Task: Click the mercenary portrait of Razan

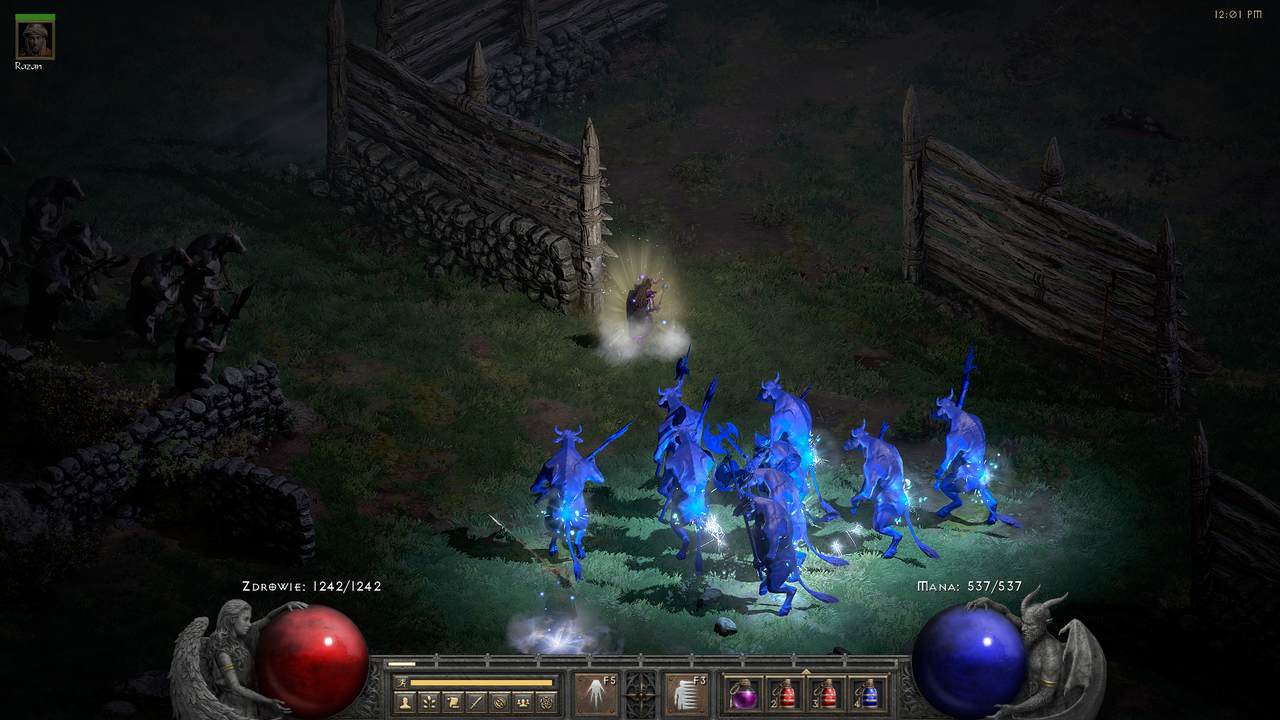Action: point(35,37)
